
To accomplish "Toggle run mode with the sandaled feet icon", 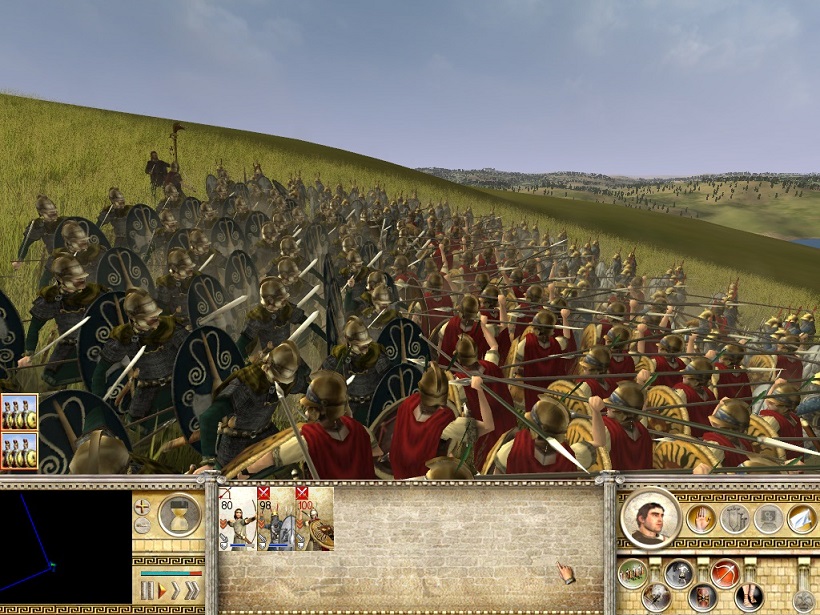I will [749, 598].
